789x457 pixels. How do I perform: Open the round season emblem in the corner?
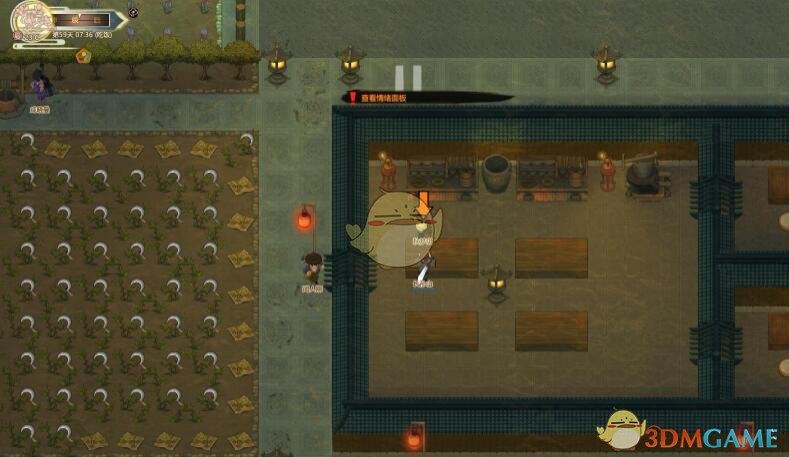click(31, 18)
